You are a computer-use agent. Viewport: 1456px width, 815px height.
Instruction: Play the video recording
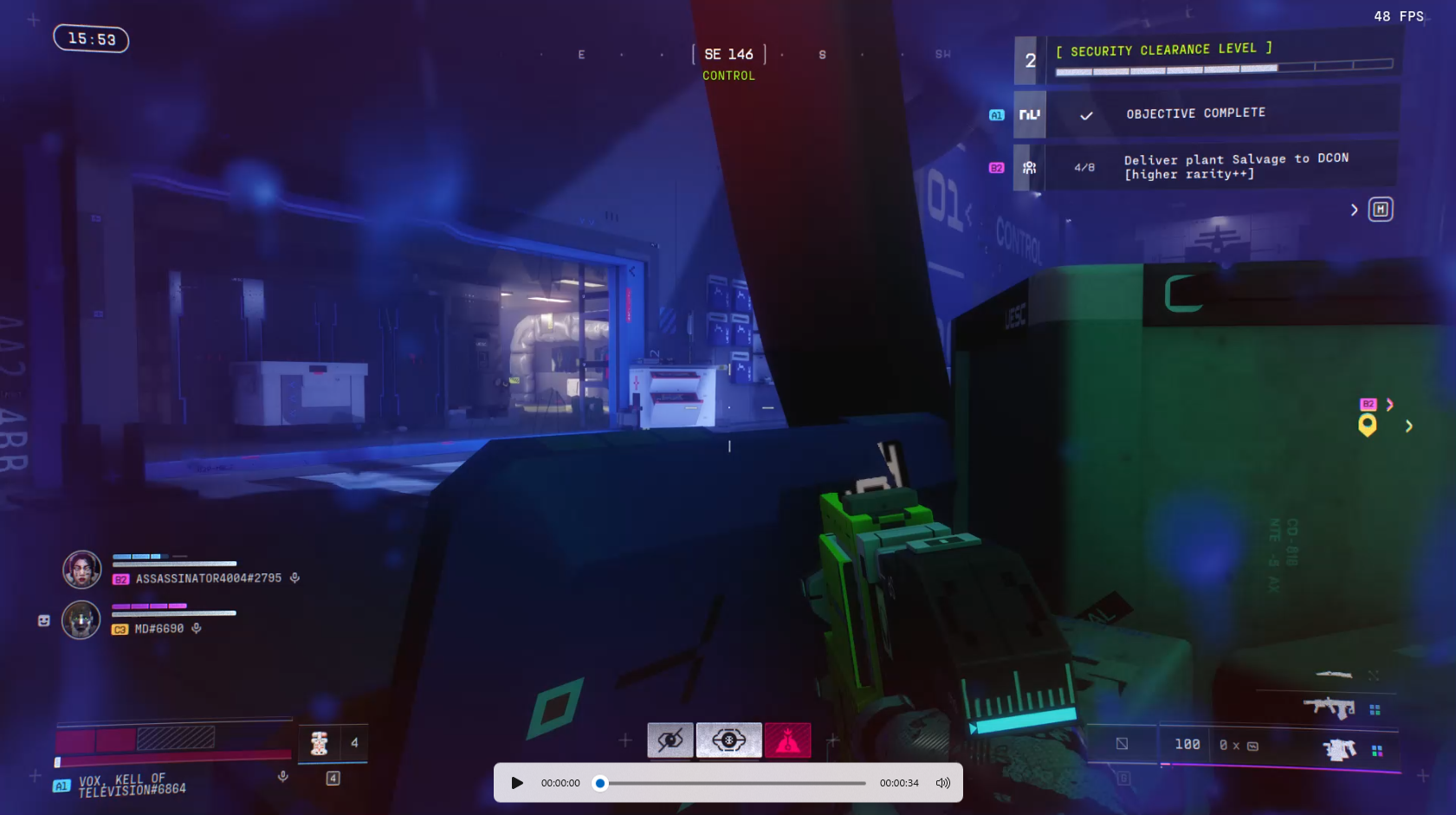(517, 783)
